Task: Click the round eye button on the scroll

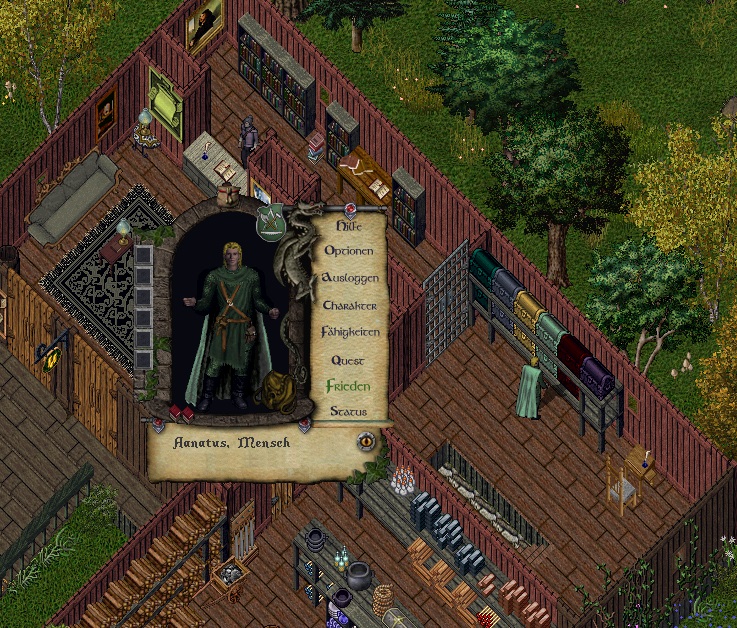Action: tap(367, 439)
